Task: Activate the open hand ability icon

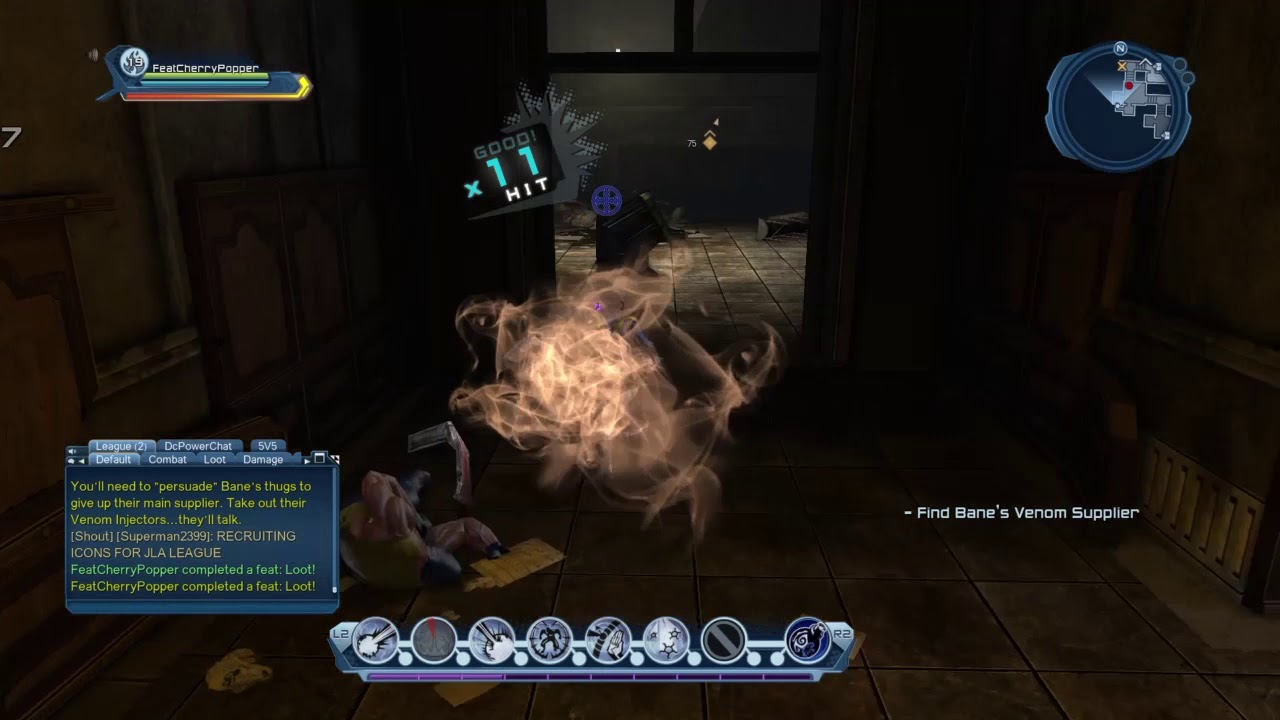Action: [x=608, y=640]
